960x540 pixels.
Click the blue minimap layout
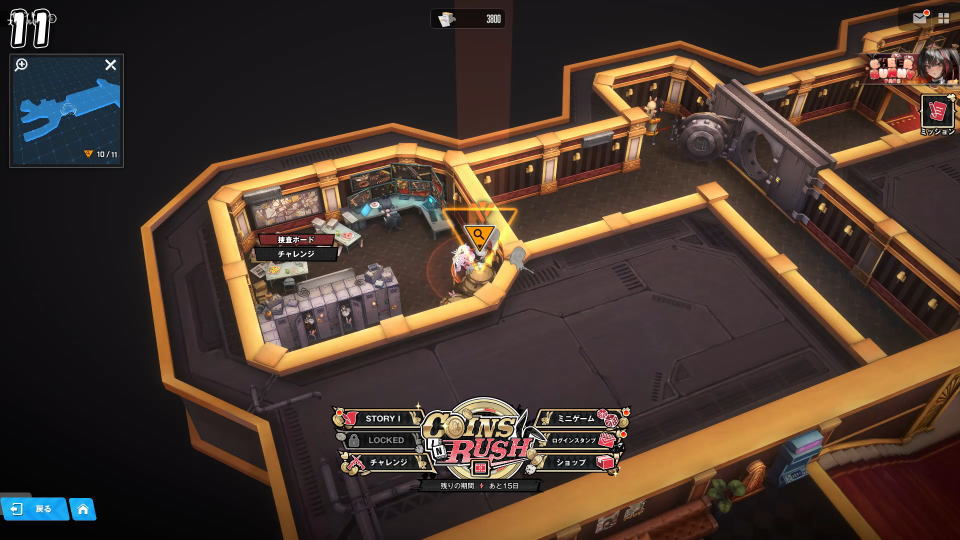[x=72, y=110]
